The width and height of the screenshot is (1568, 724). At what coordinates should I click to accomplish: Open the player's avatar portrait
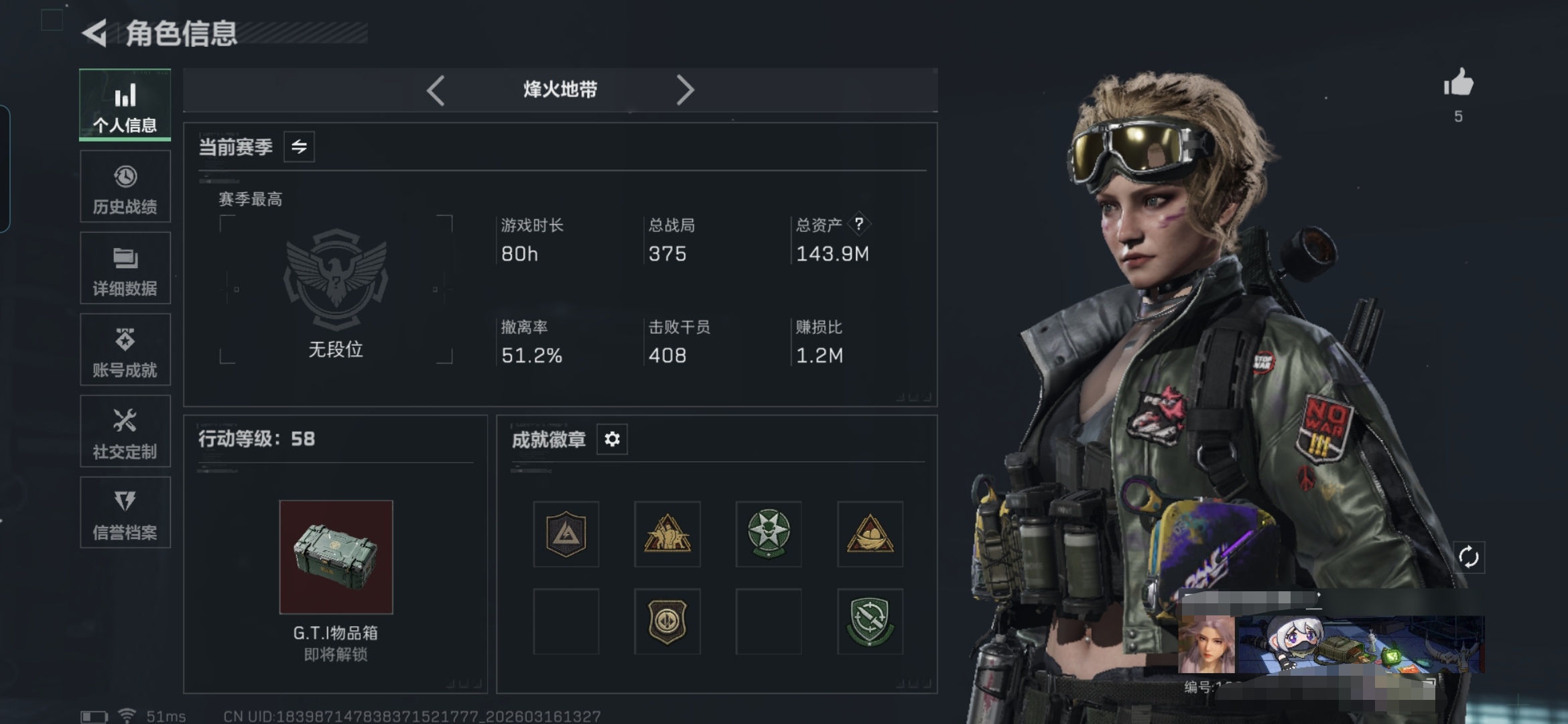[1207, 644]
